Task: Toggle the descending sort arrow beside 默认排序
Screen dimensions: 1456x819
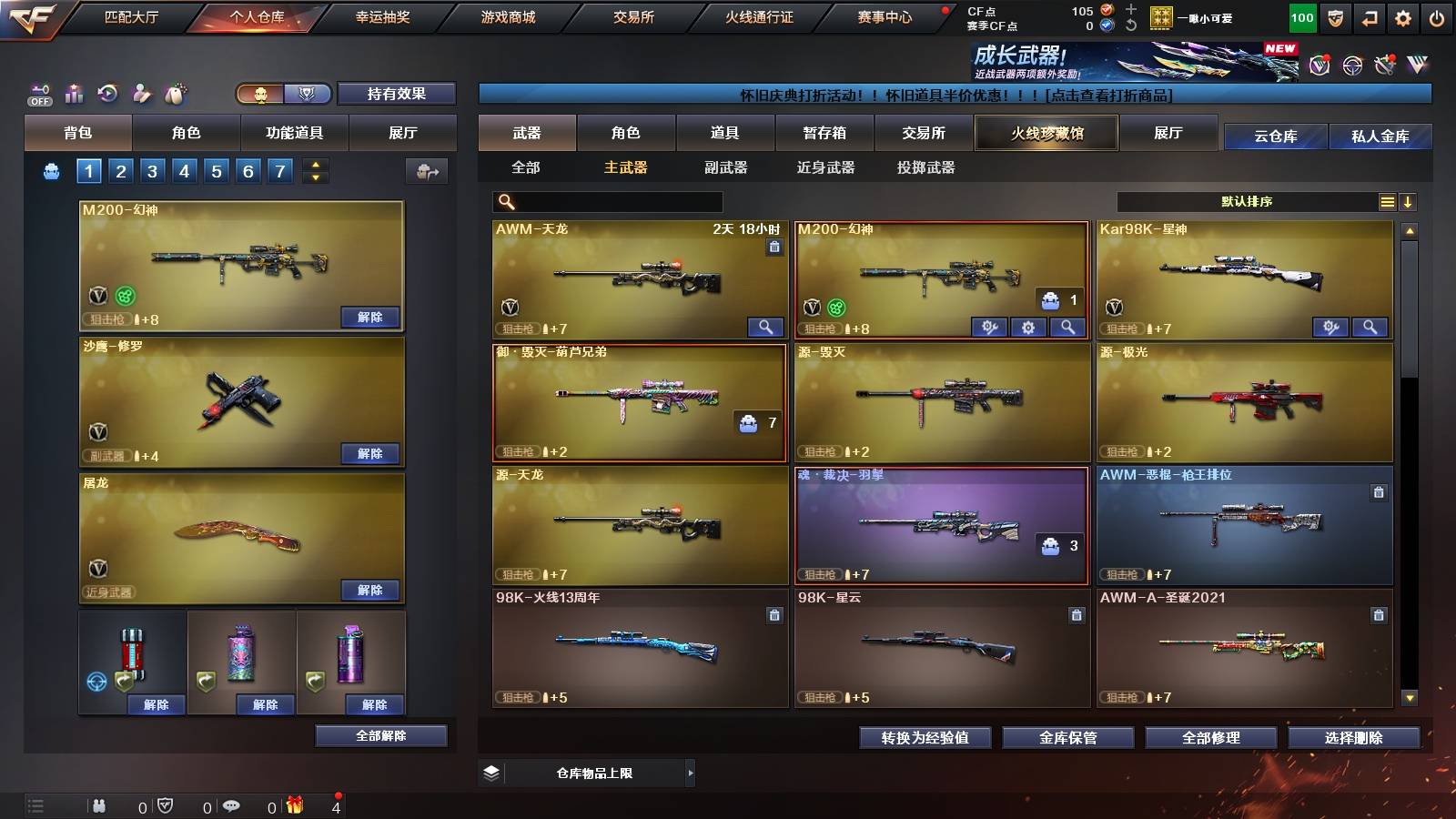Action: click(x=1409, y=202)
